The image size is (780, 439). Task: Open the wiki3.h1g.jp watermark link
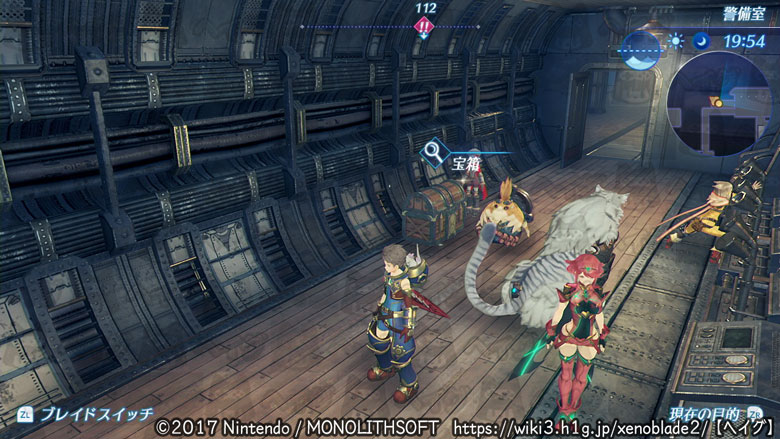[562, 428]
